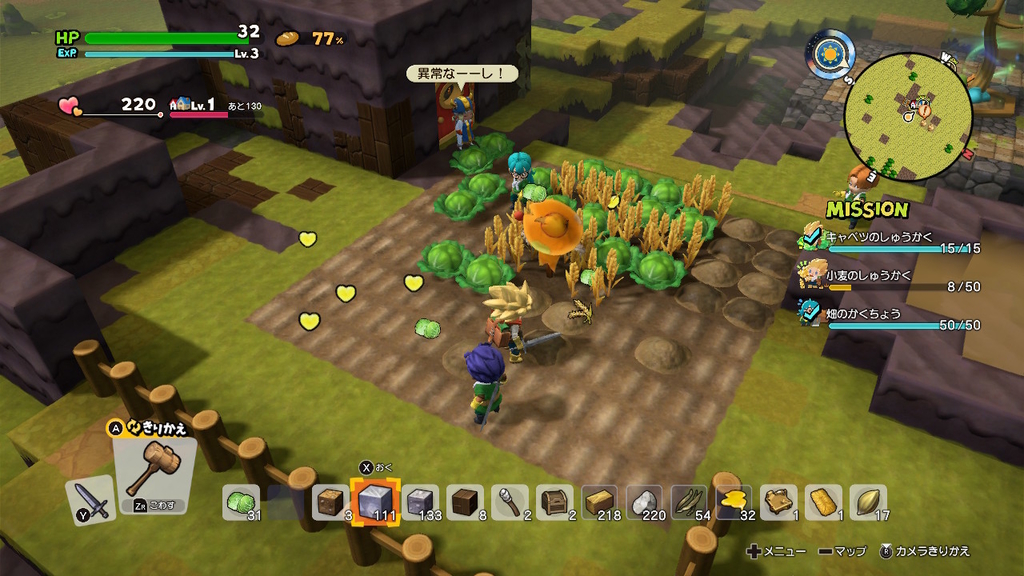This screenshot has height=576, width=1024.
Task: Select the sword weapon icon
Action: (90, 501)
